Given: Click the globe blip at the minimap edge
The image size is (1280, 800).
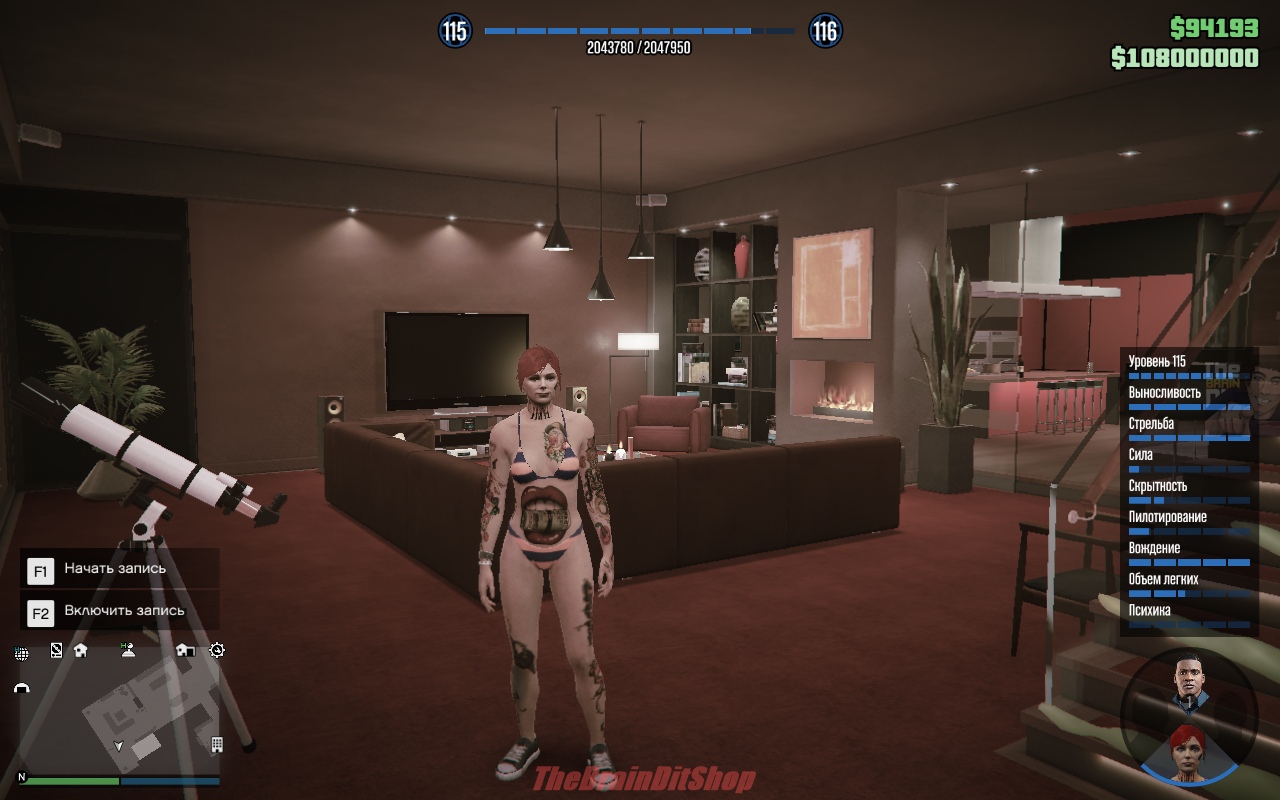Looking at the screenshot, I should coord(21,654).
